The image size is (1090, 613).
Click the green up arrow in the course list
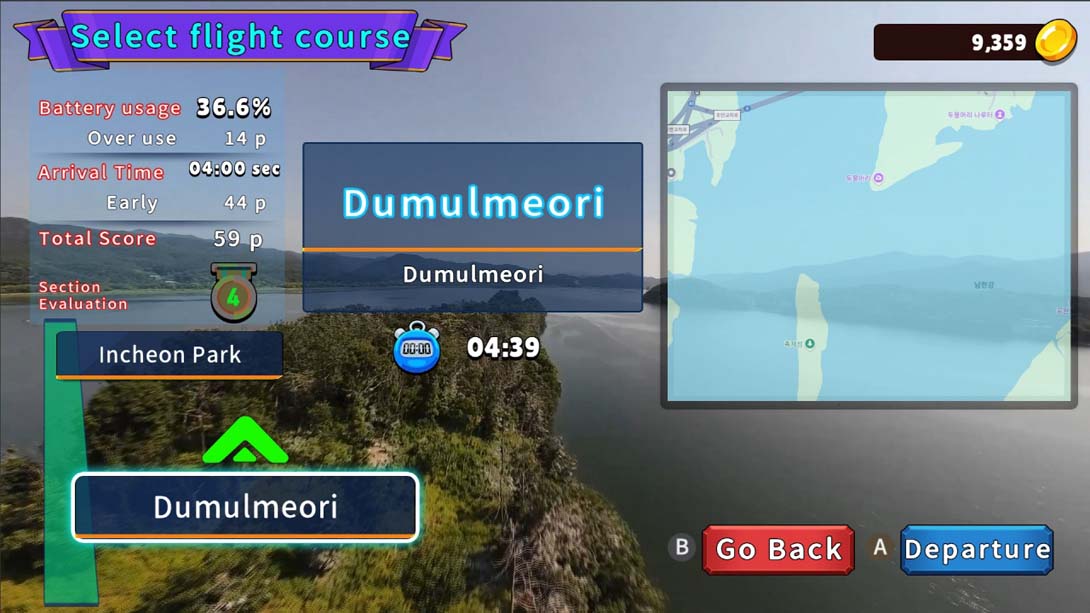point(245,441)
